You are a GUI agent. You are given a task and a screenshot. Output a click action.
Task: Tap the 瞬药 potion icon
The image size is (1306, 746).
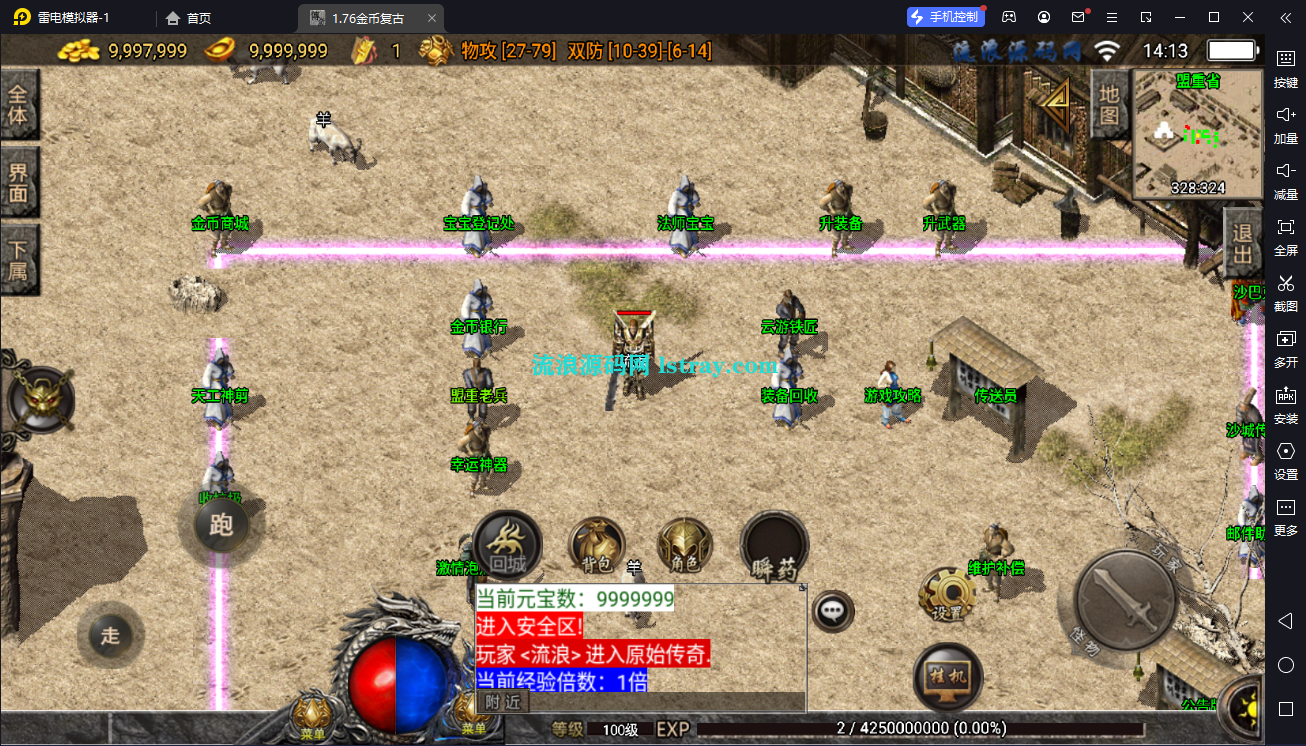click(x=775, y=547)
